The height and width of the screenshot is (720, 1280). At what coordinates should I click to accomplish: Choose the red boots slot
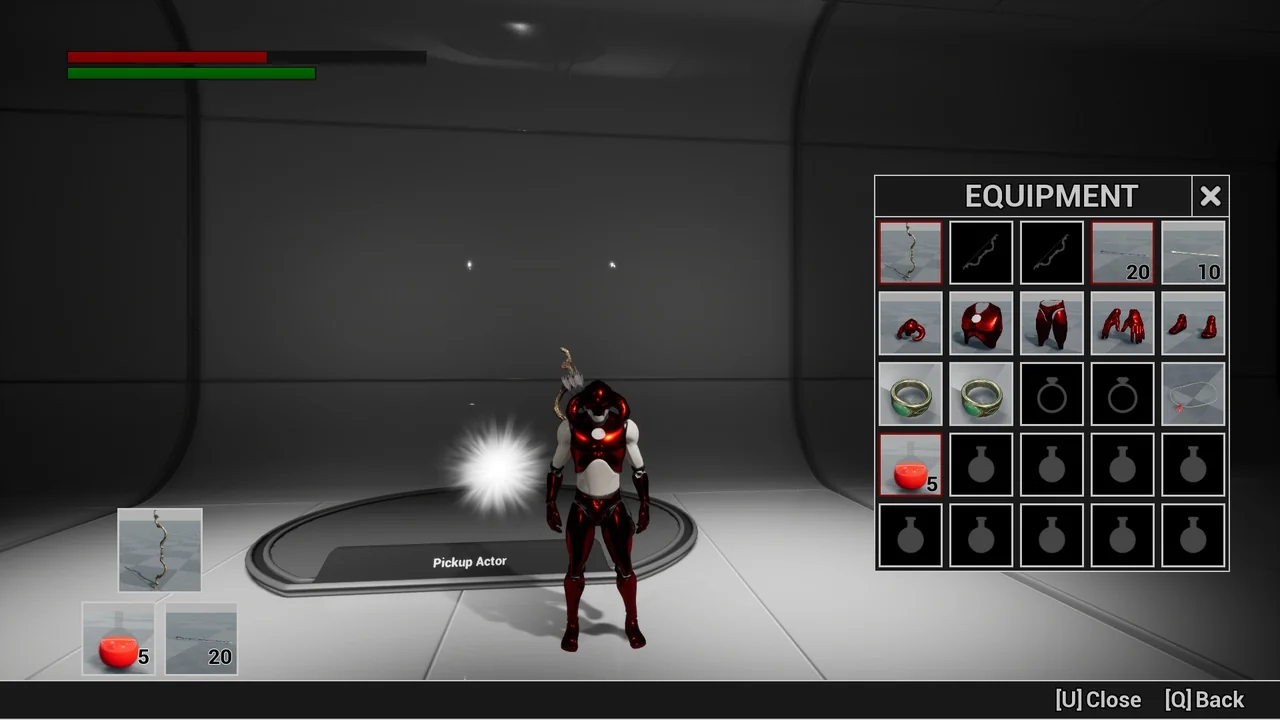(1193, 323)
